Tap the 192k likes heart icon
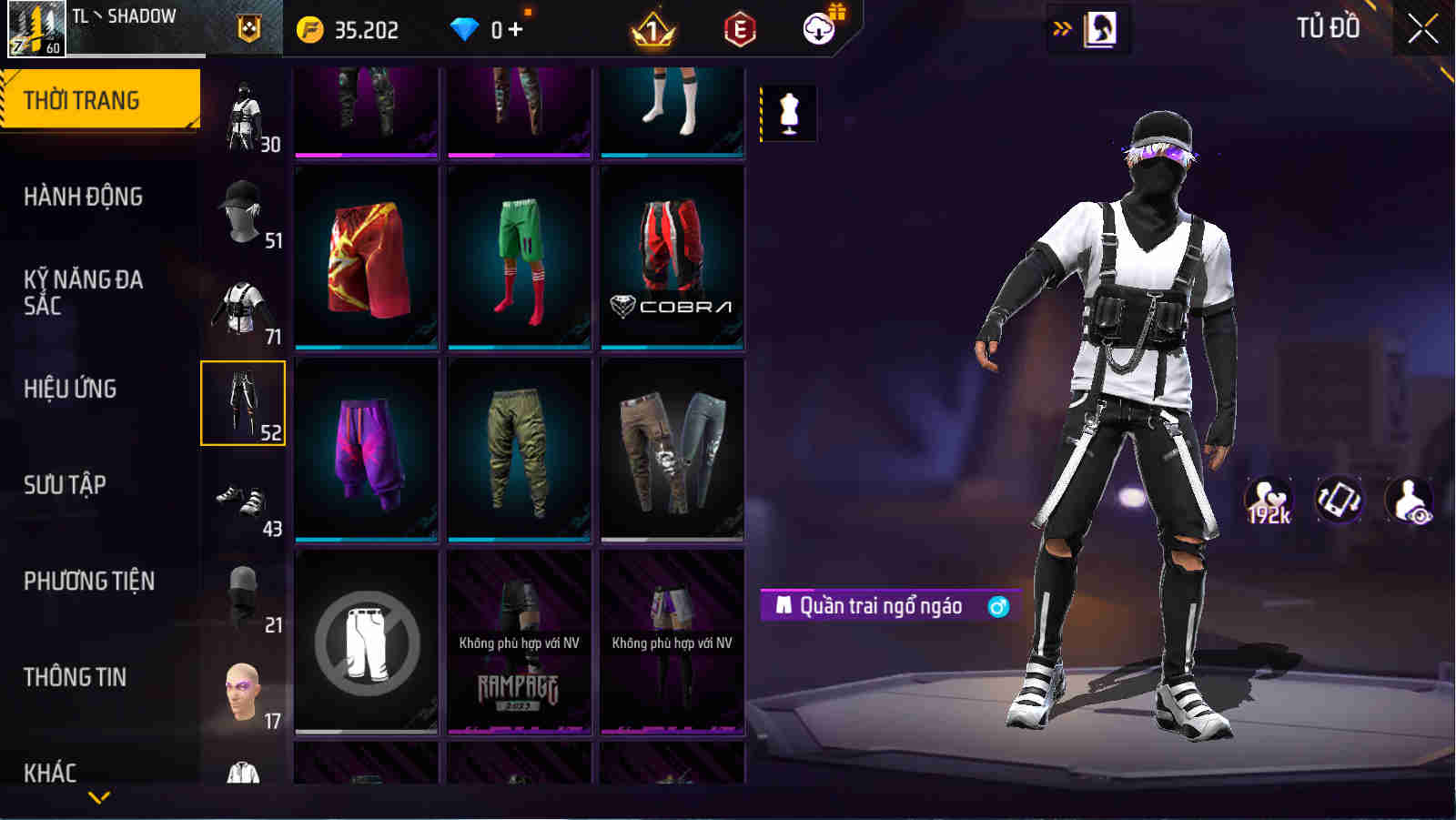This screenshot has height=820, width=1456. [x=1269, y=499]
